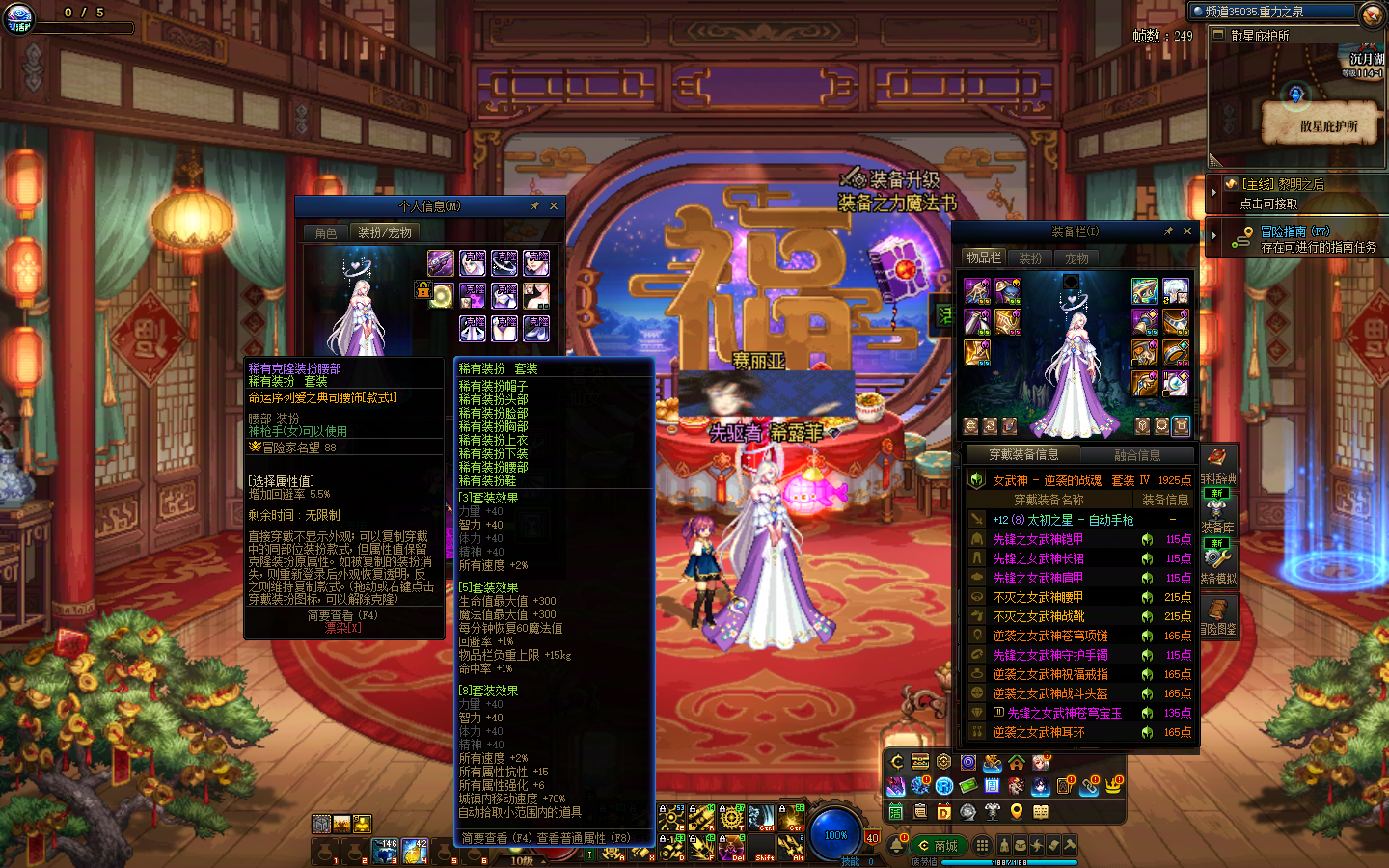Launch the 装备模拟 equipment simulator
This screenshot has height=868, width=1389.
click(x=1217, y=565)
